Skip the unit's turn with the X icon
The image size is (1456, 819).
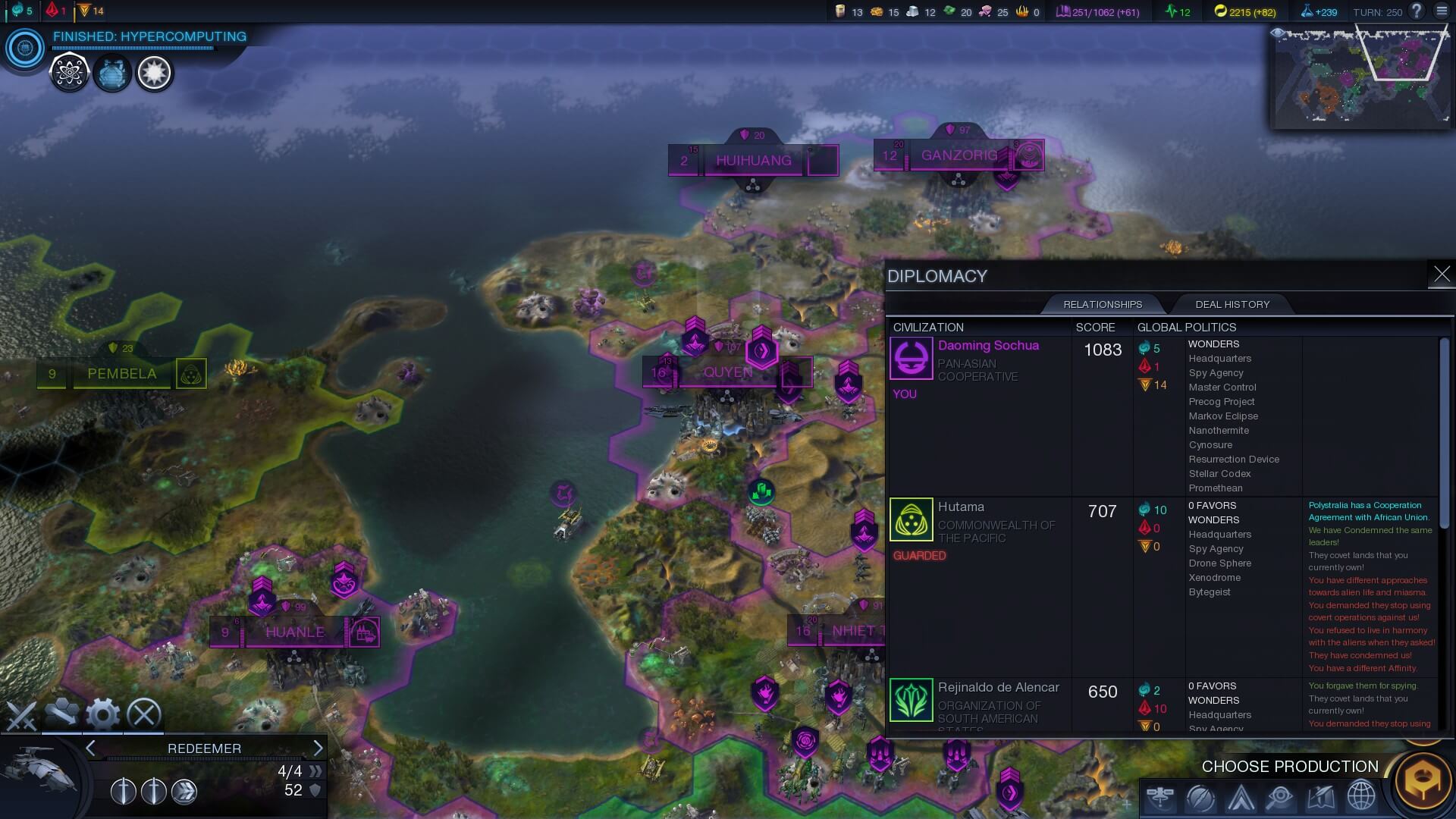click(x=144, y=714)
